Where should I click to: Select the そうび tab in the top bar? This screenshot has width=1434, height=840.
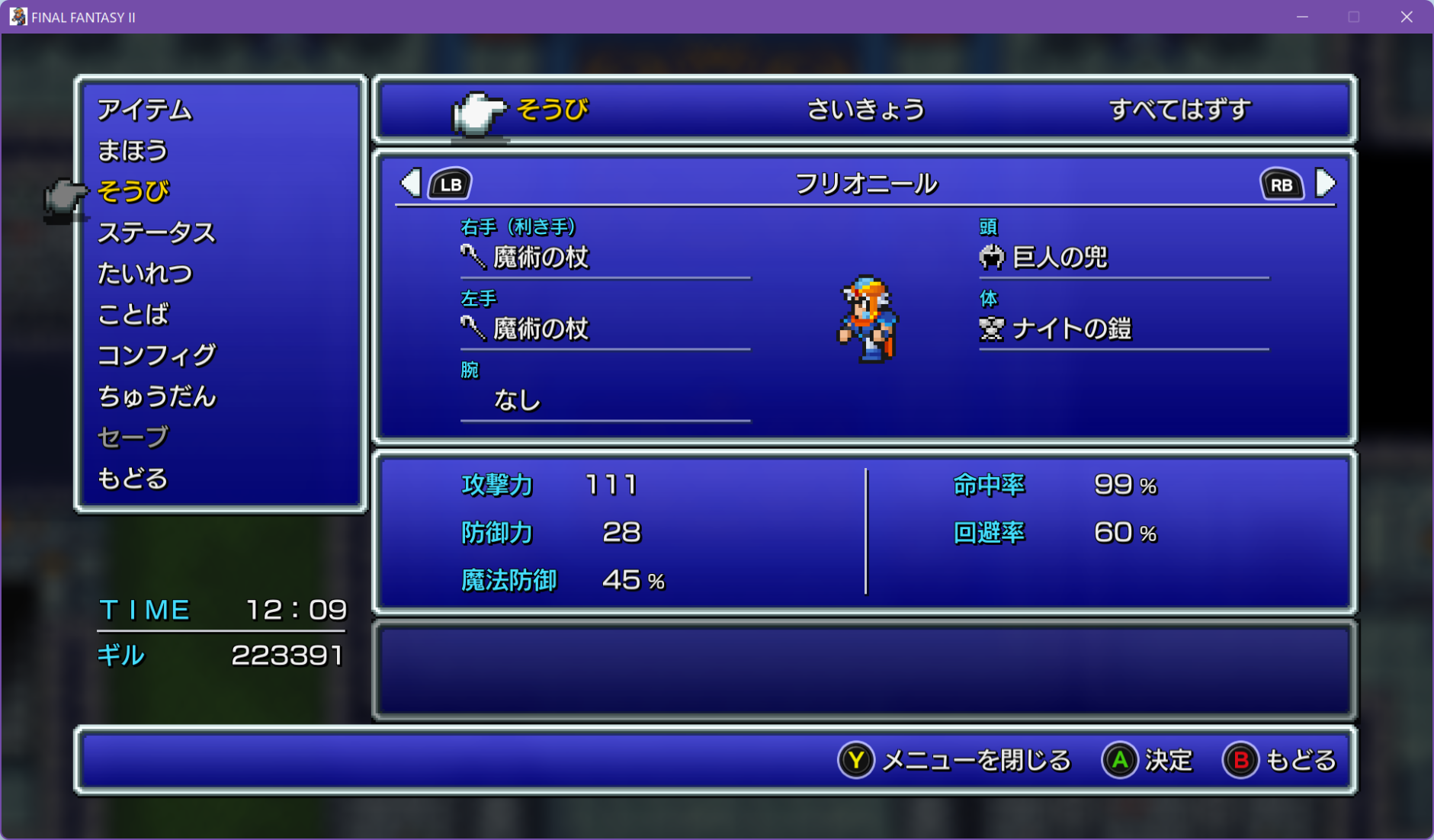tap(552, 110)
